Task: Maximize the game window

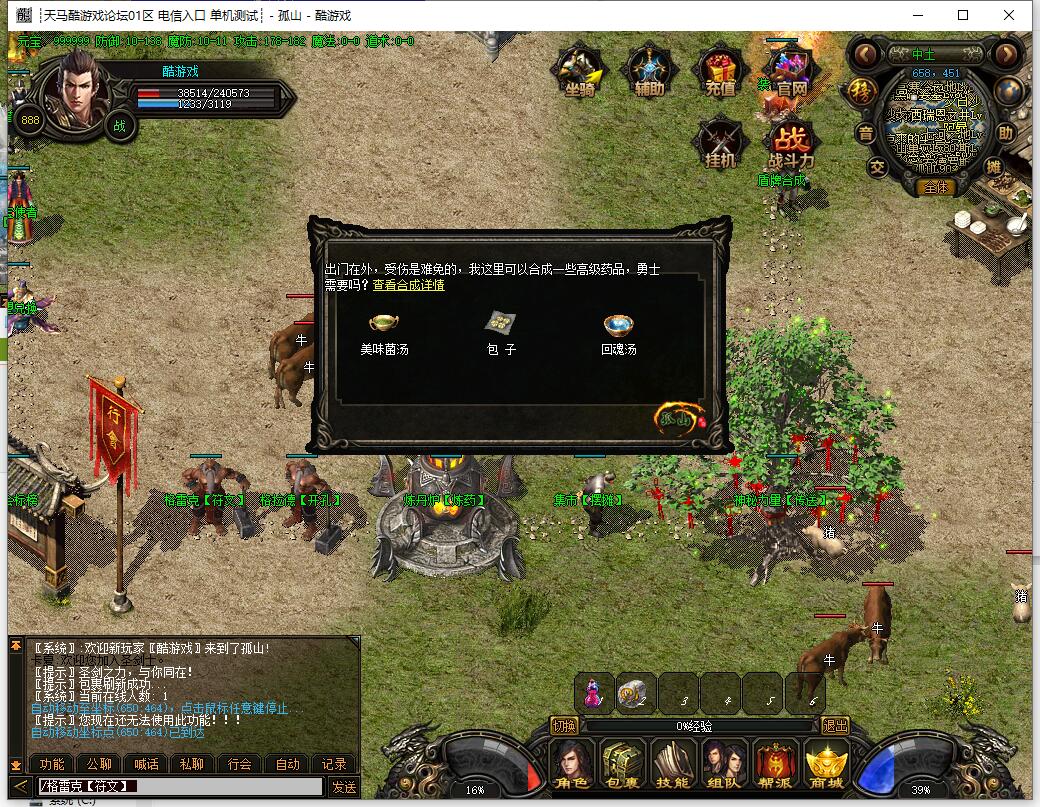Action: [963, 15]
